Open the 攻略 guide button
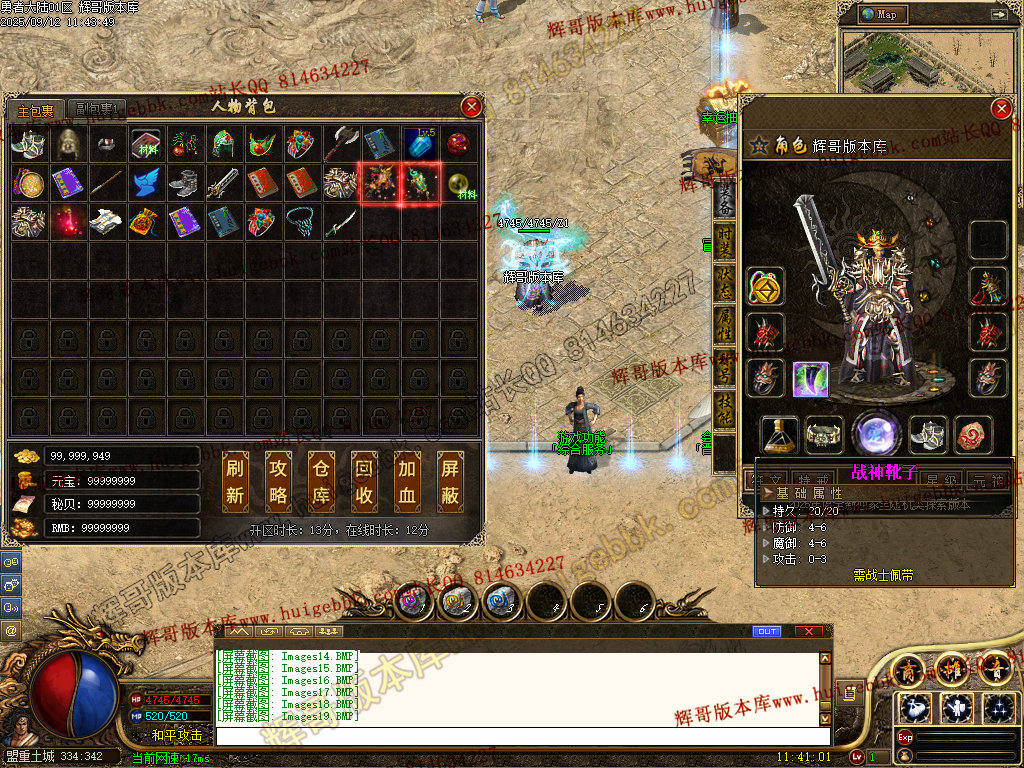Viewport: 1024px width, 768px height. pyautogui.click(x=278, y=481)
